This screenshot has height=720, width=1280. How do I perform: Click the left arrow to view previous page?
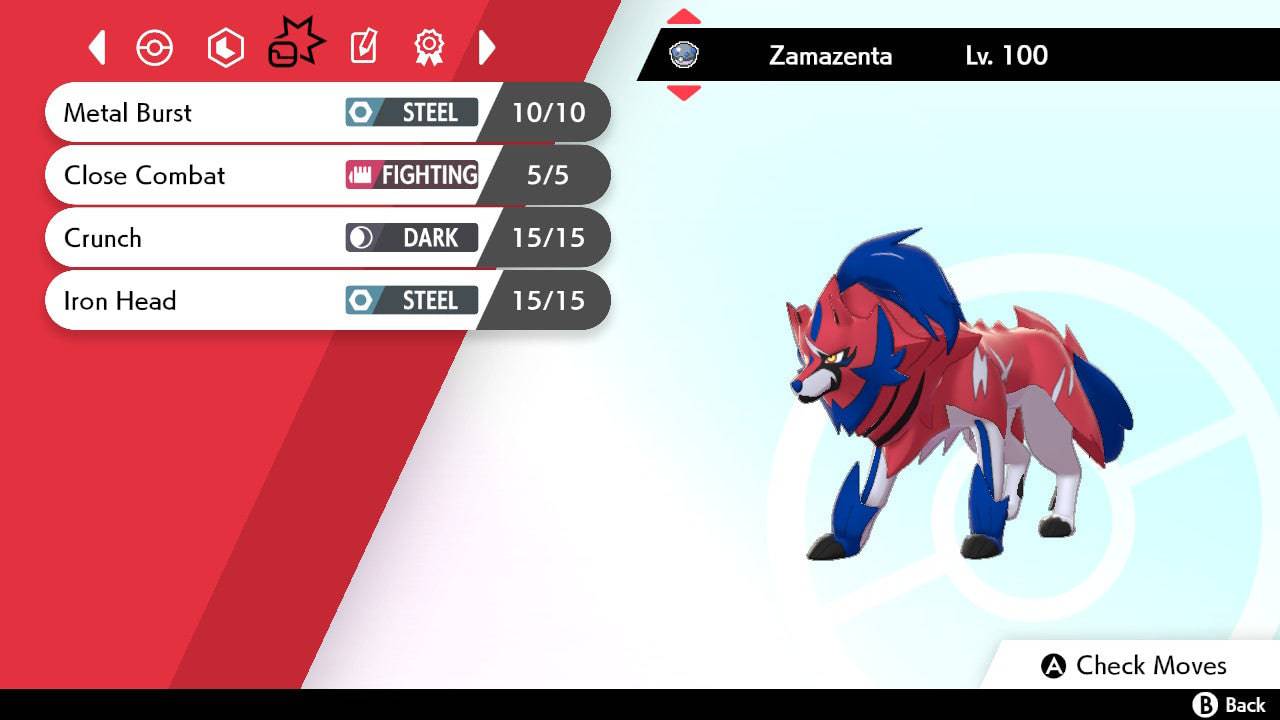coord(97,47)
